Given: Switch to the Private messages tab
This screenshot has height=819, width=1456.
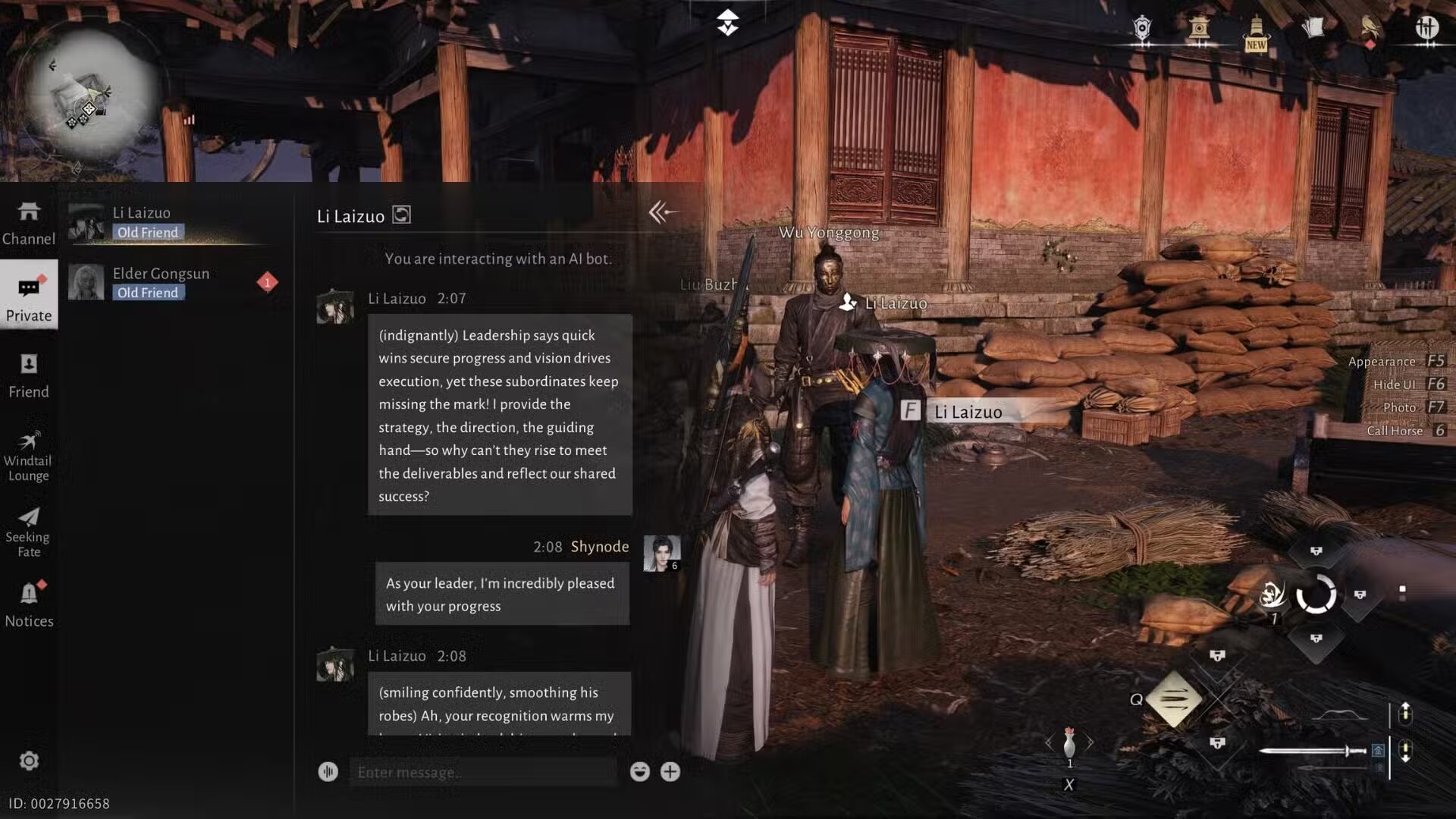Looking at the screenshot, I should click(29, 298).
